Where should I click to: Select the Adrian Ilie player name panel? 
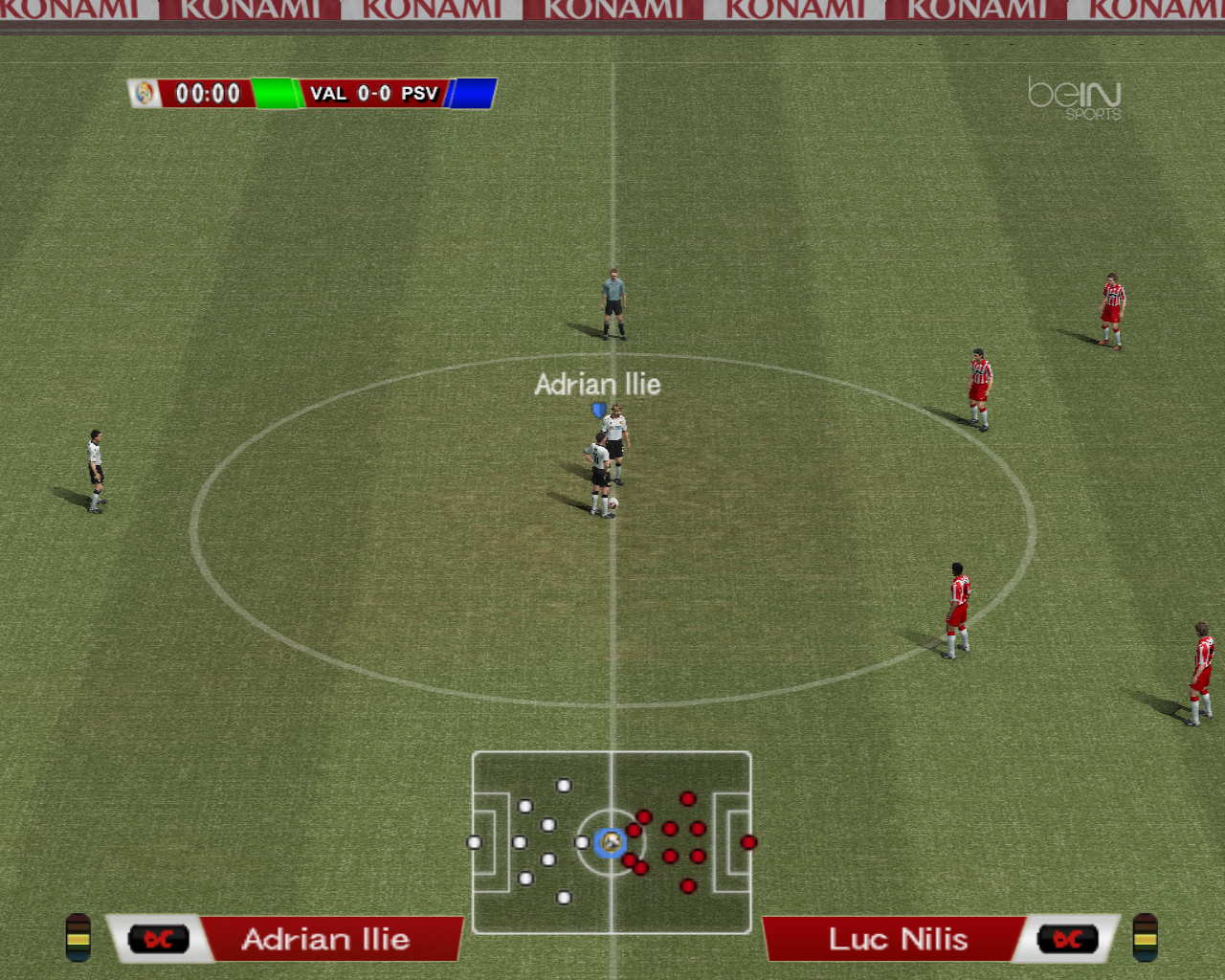325,939
